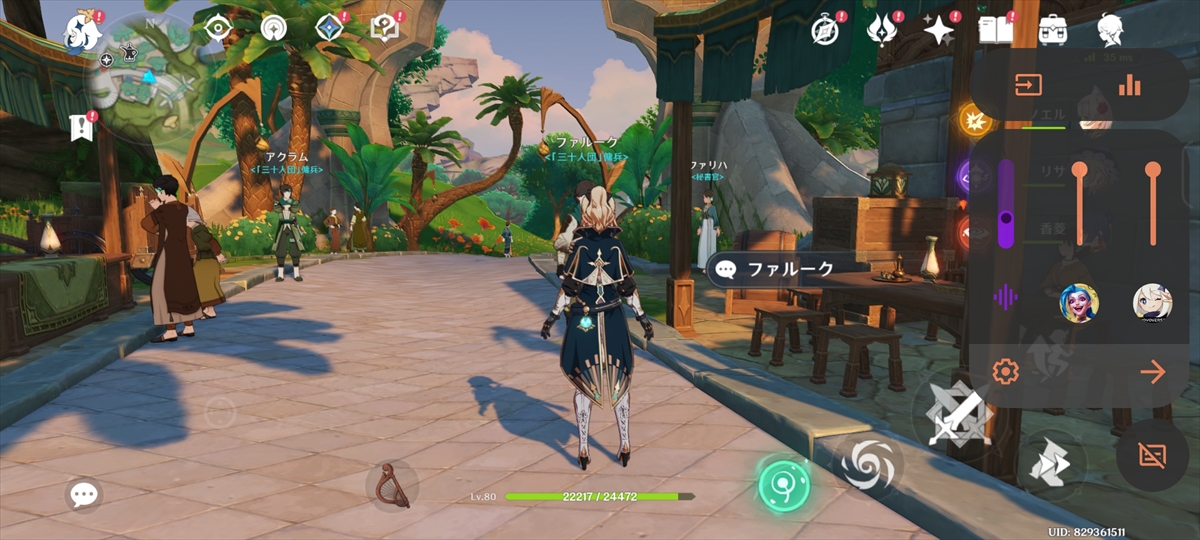Open the quest banner with exclamation mark
The image size is (1200, 540).
point(83,126)
